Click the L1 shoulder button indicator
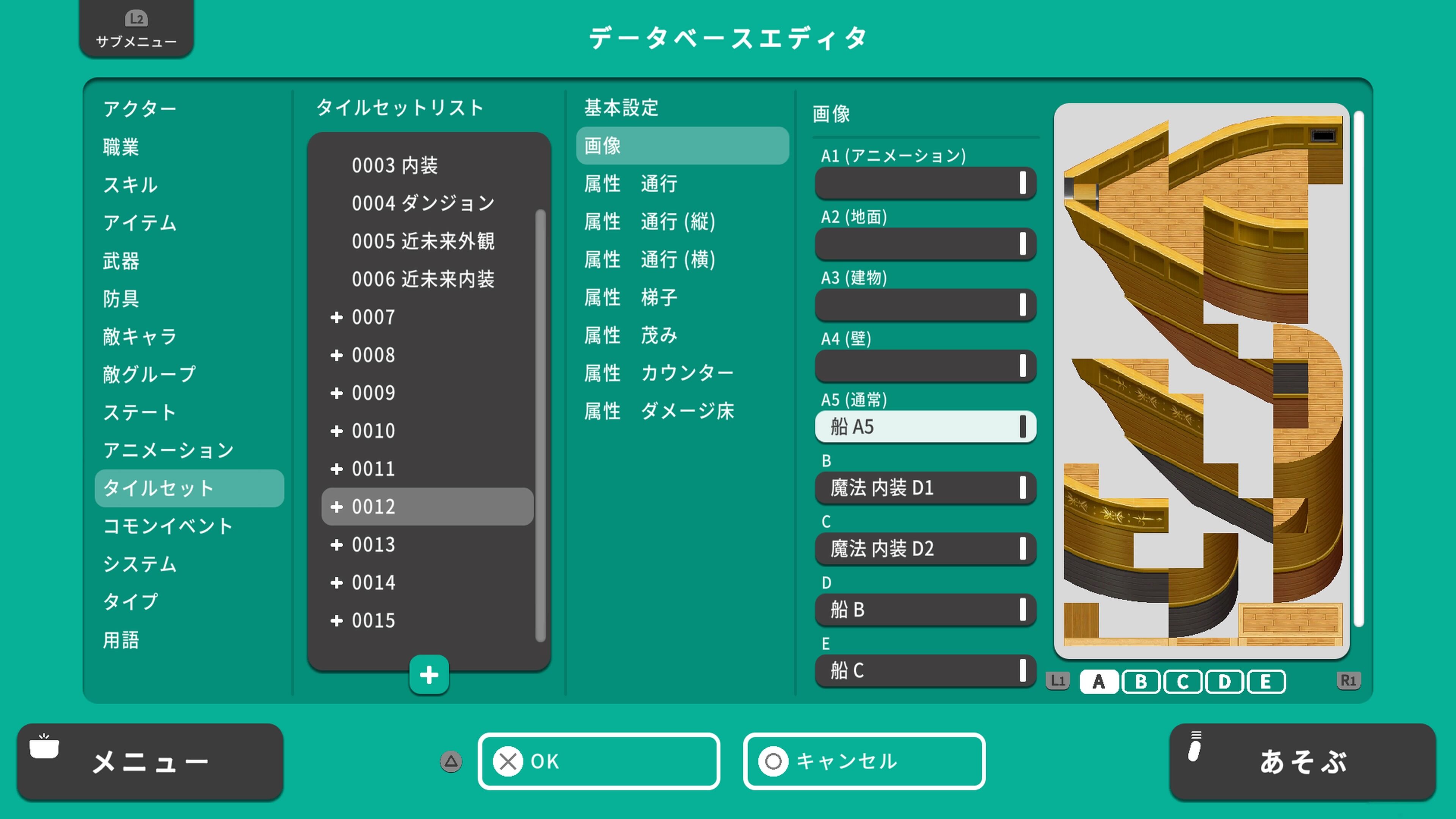The image size is (1456, 819). [x=1057, y=682]
